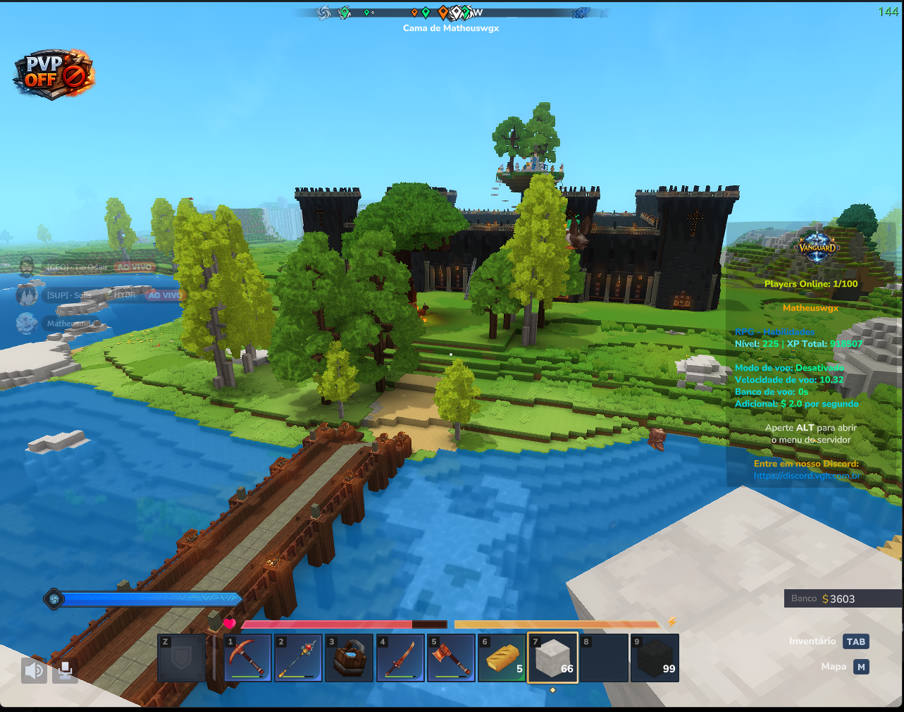Pick the bread in hotbar slot 6

click(x=501, y=658)
